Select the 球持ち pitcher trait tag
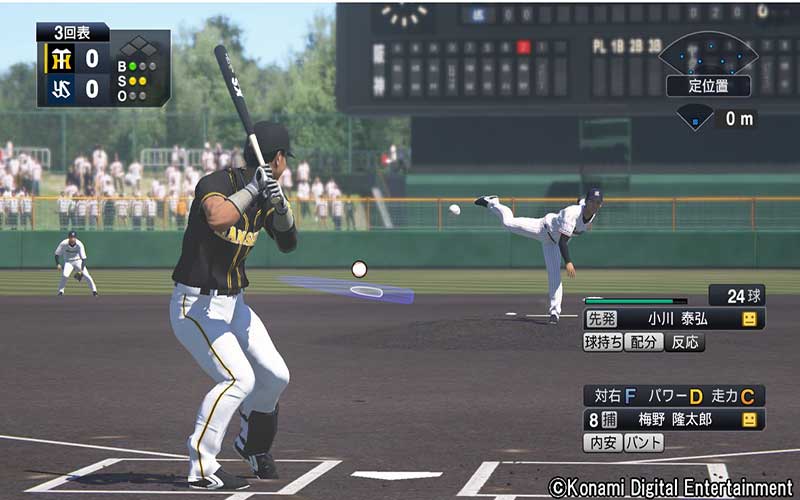The width and height of the screenshot is (800, 500). 603,342
